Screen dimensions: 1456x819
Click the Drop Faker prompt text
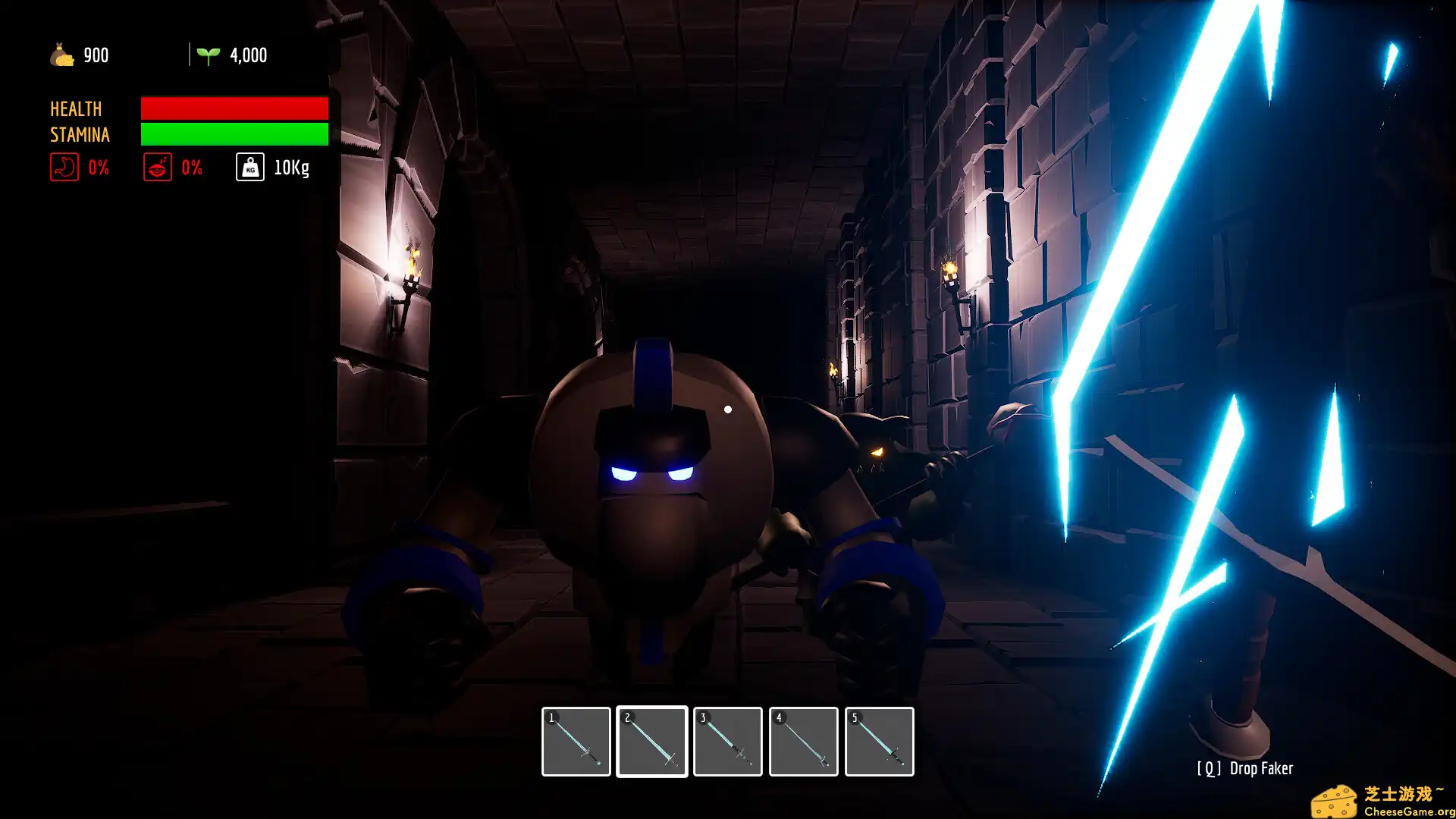(x=1244, y=768)
